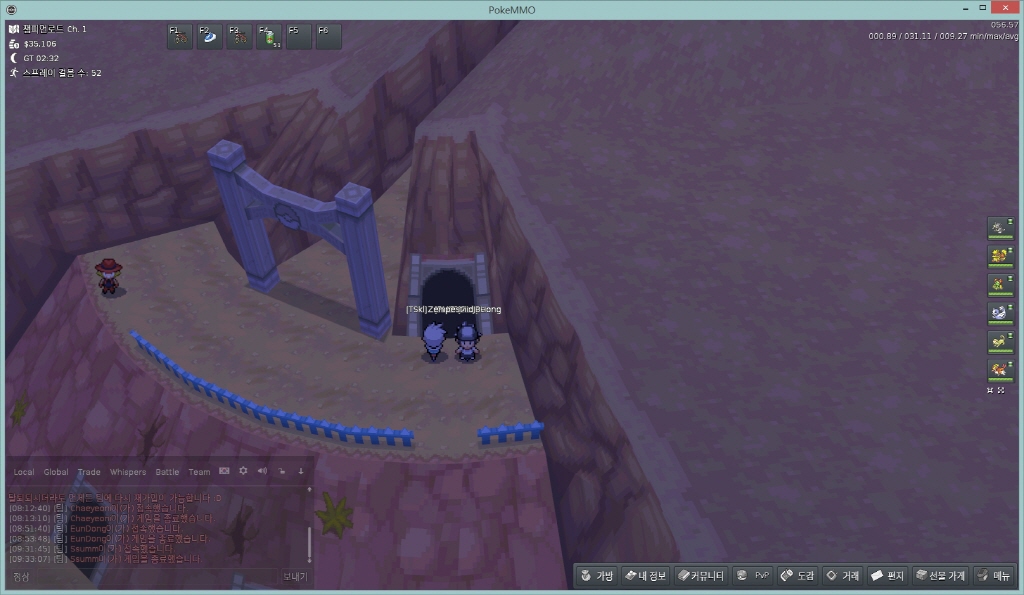
Task: Select the Whispers chat tab
Action: point(127,472)
